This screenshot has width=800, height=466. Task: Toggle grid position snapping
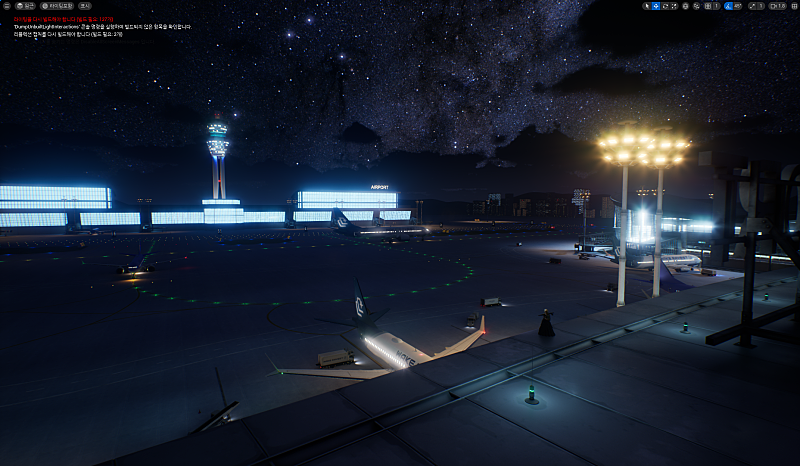(x=708, y=6)
